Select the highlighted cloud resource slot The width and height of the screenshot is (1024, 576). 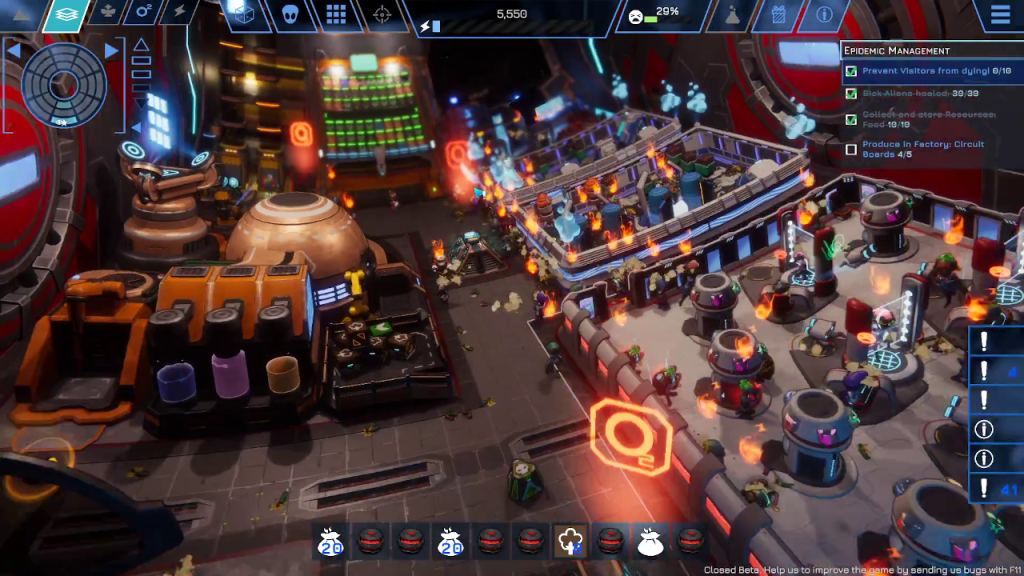569,541
